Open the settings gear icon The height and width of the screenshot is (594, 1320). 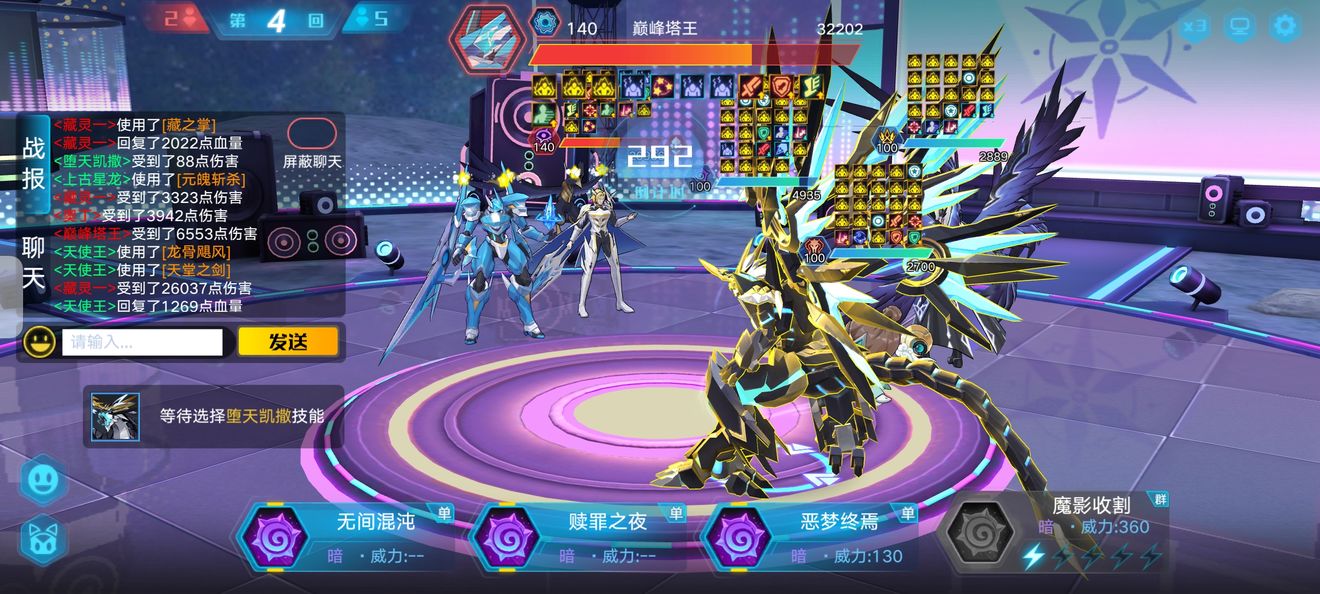1285,27
